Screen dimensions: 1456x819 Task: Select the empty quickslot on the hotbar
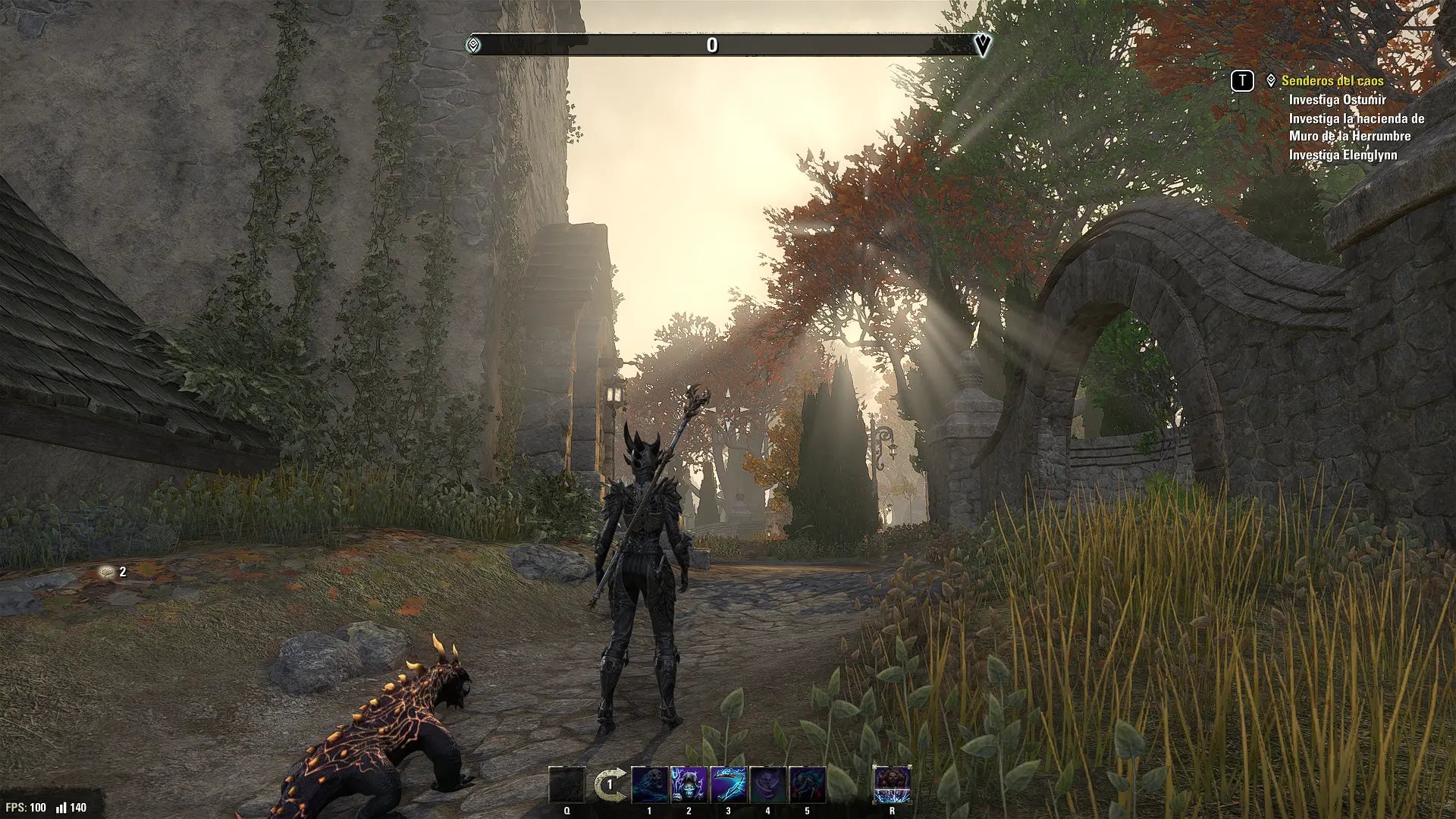(567, 785)
